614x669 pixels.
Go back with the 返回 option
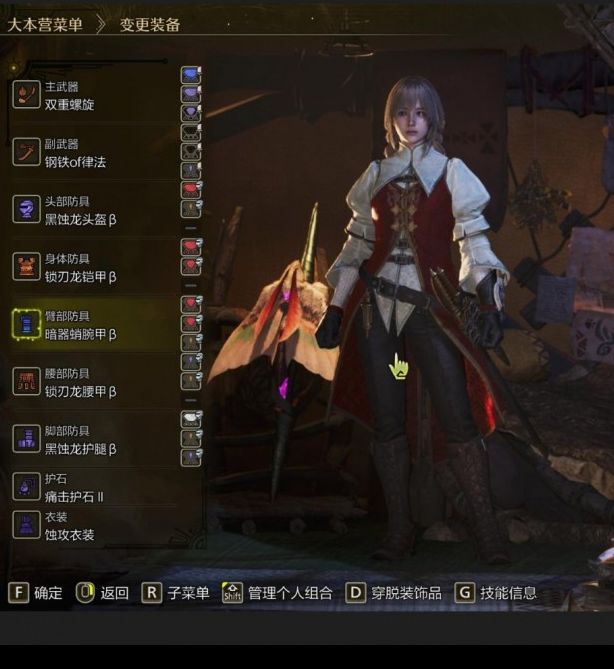(103, 593)
